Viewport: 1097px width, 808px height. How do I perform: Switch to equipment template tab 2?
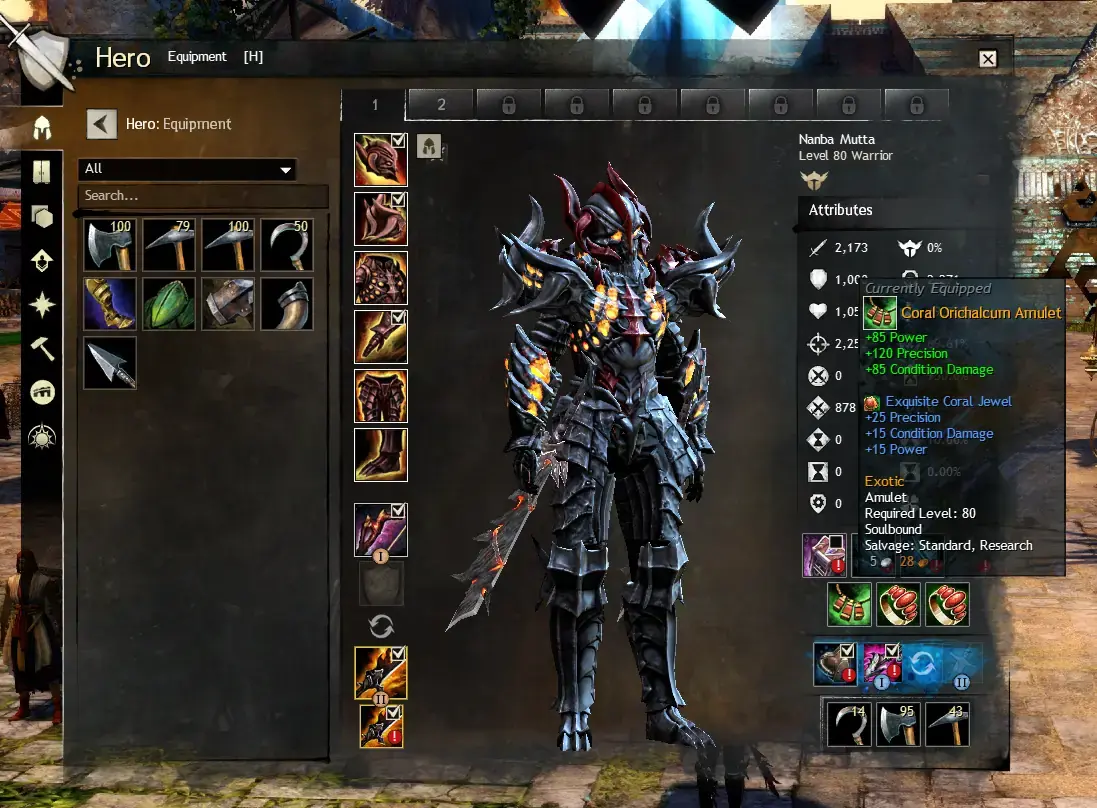point(441,105)
